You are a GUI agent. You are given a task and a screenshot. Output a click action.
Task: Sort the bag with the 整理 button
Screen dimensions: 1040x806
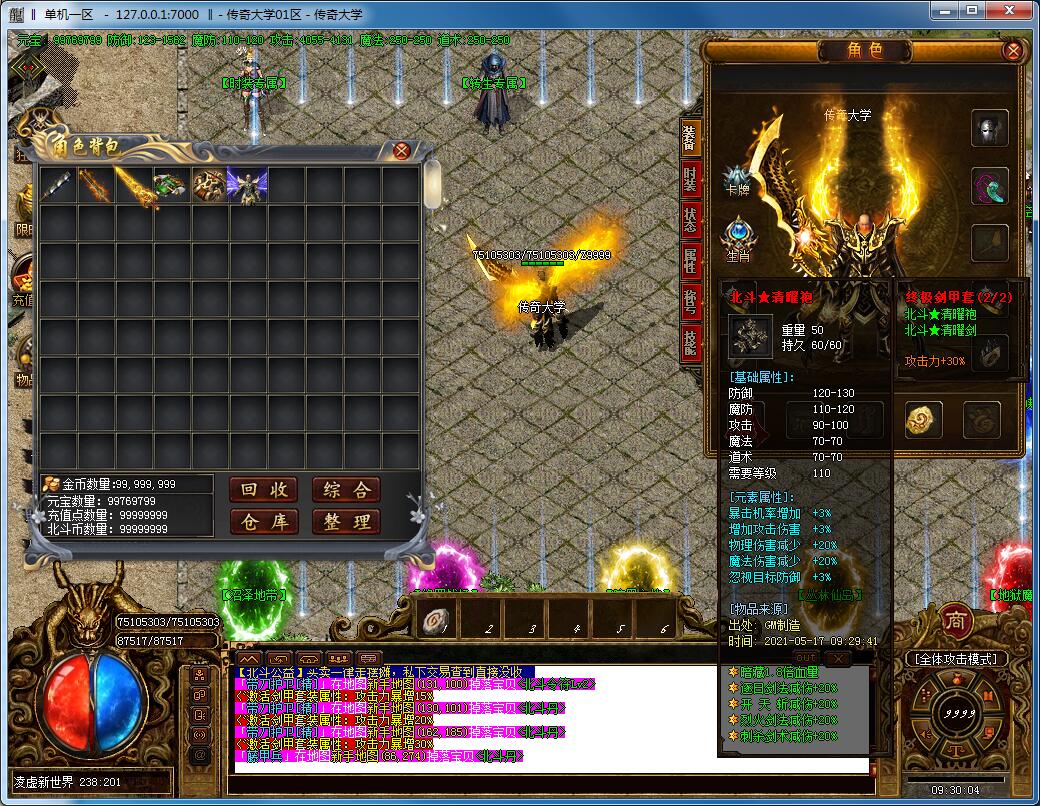coord(346,521)
